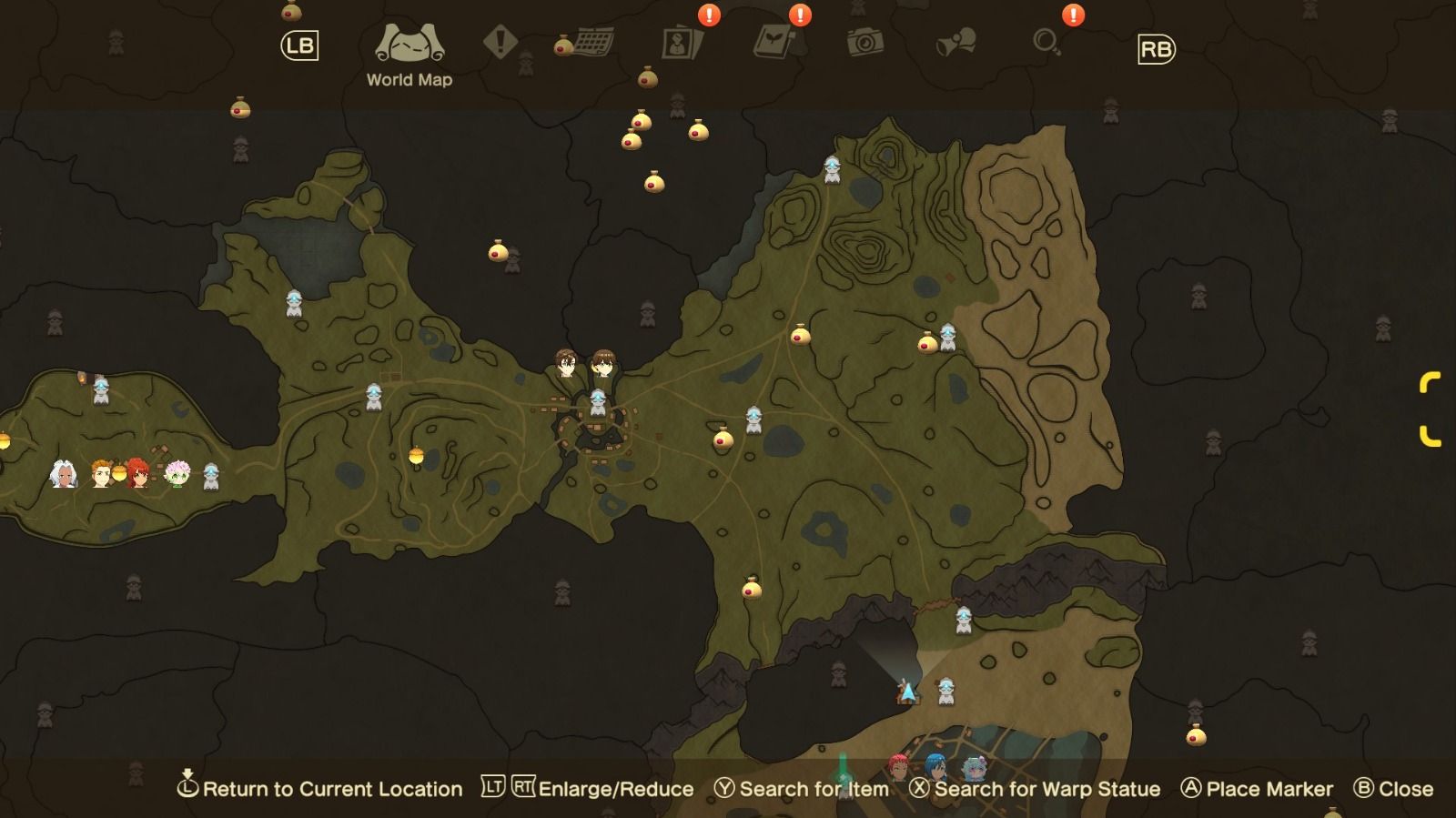Select the quest exclamation diamond icon
Viewport: 1456px width, 818px height.
click(498, 40)
